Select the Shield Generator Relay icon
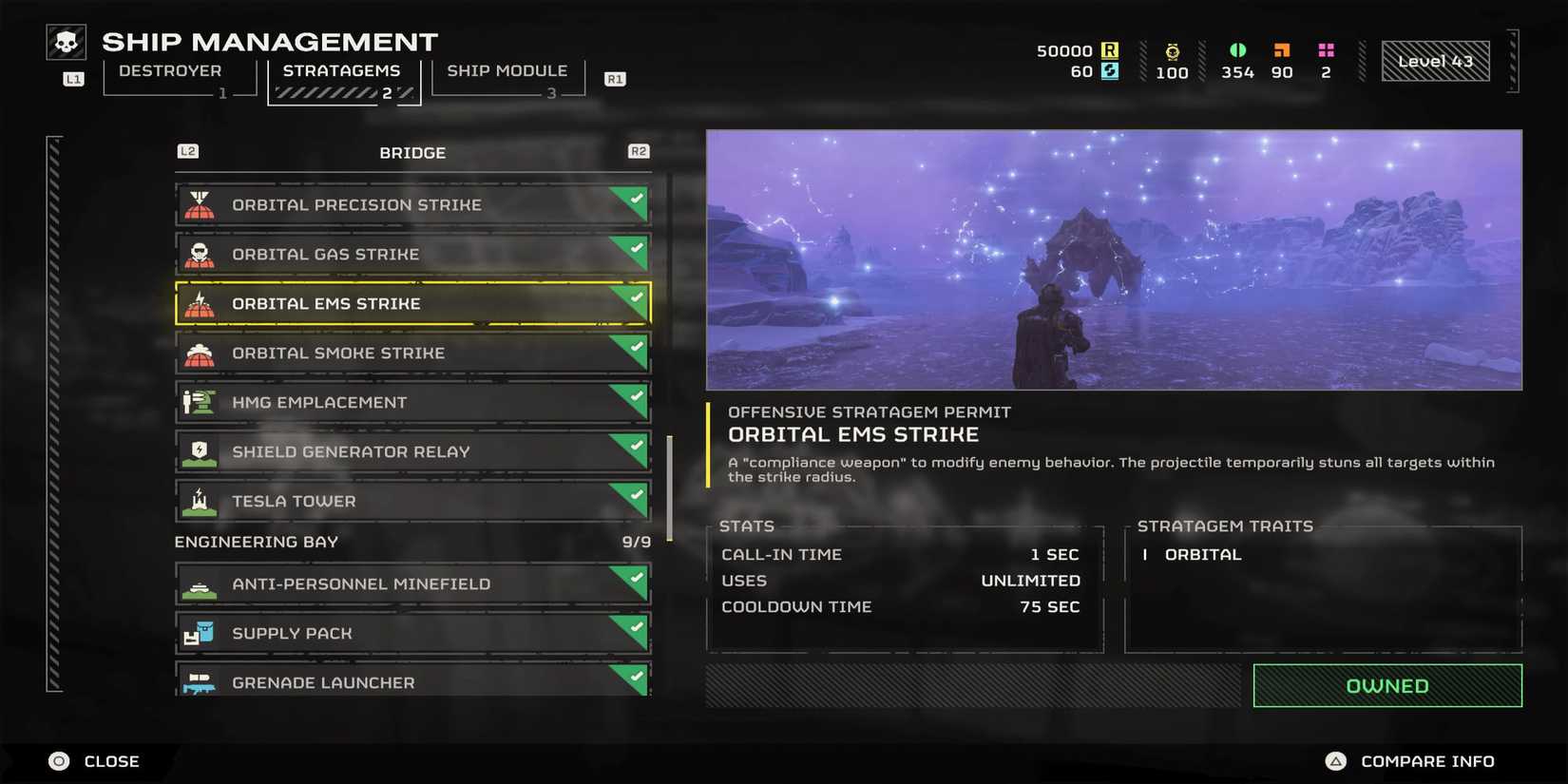This screenshot has width=1568, height=784. 201,451
